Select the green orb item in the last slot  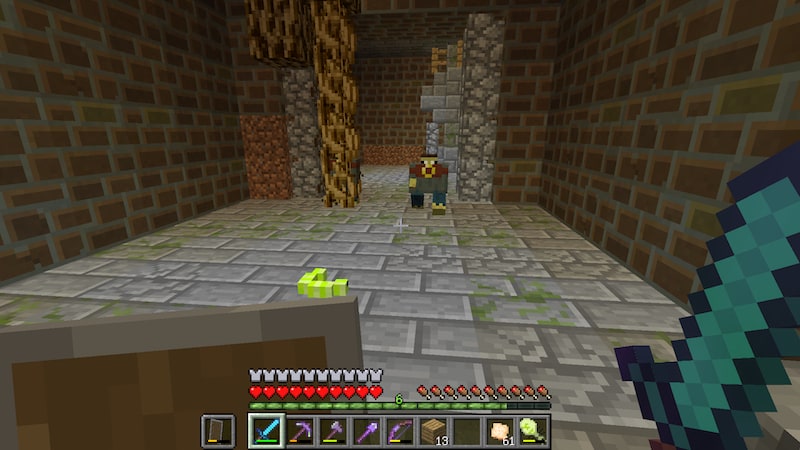(533, 431)
